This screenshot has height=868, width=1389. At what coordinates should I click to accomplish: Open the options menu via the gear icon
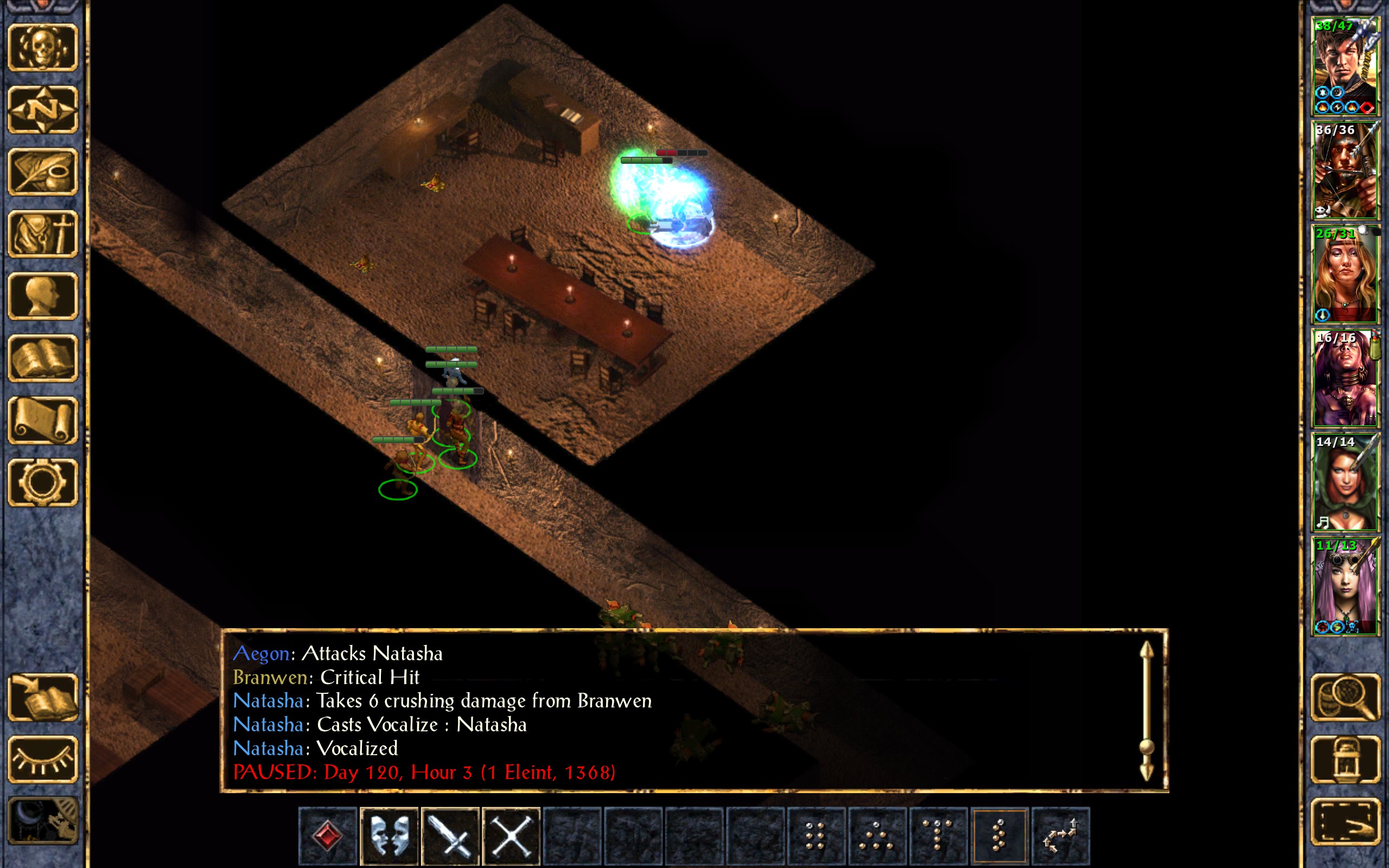(x=43, y=482)
